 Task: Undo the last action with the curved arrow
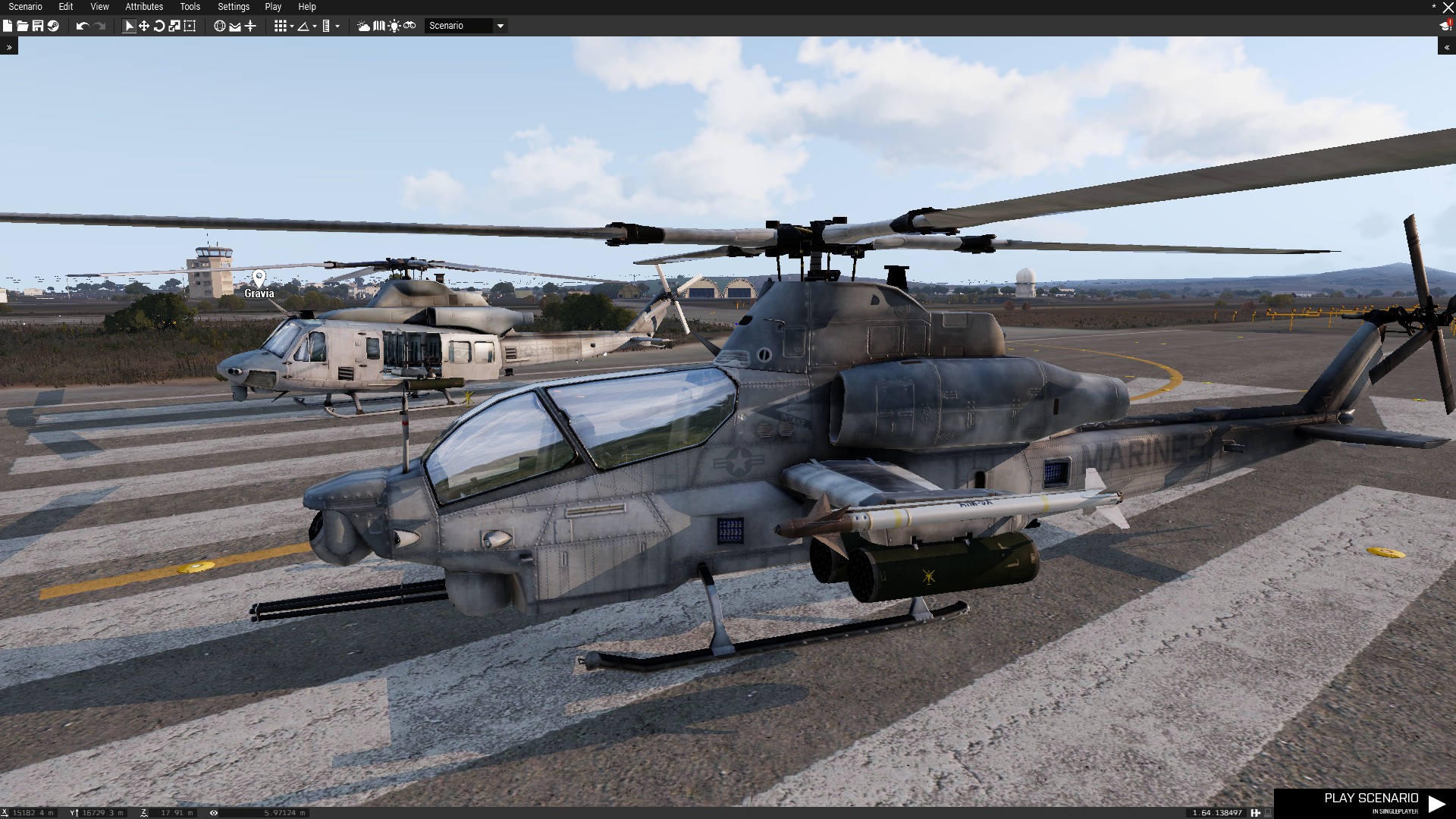click(82, 26)
